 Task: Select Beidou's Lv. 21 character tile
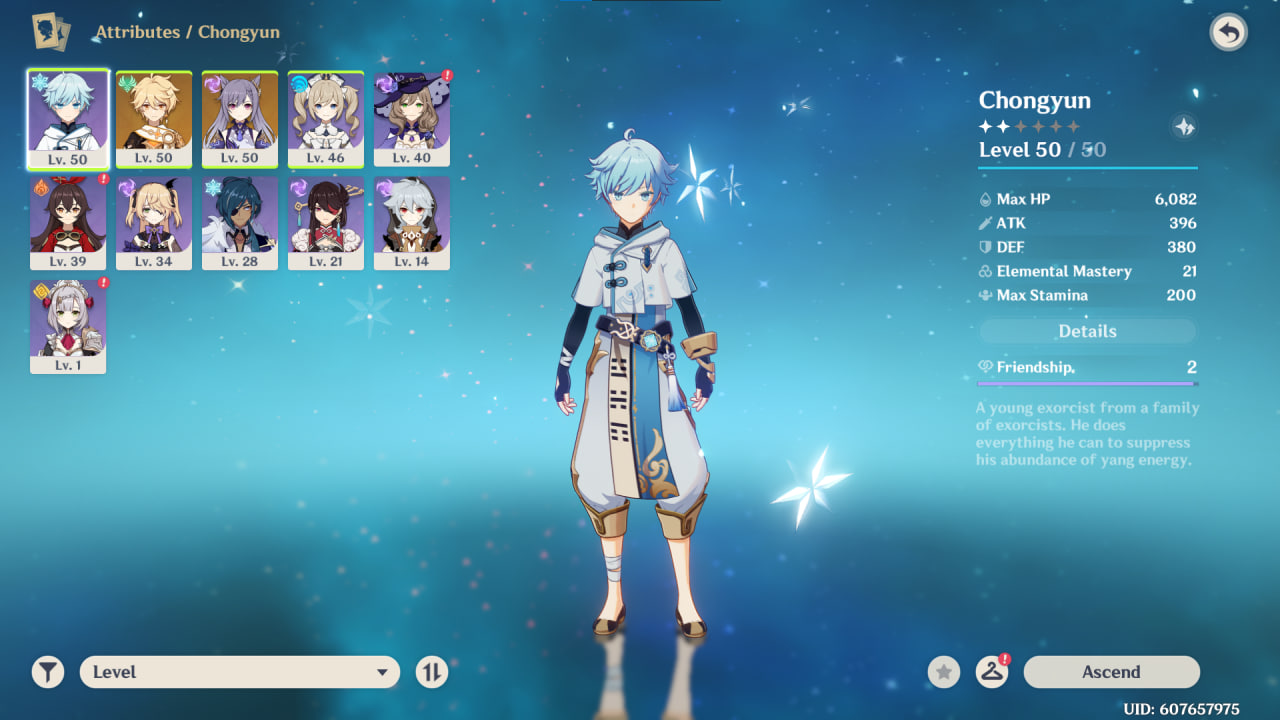[326, 222]
